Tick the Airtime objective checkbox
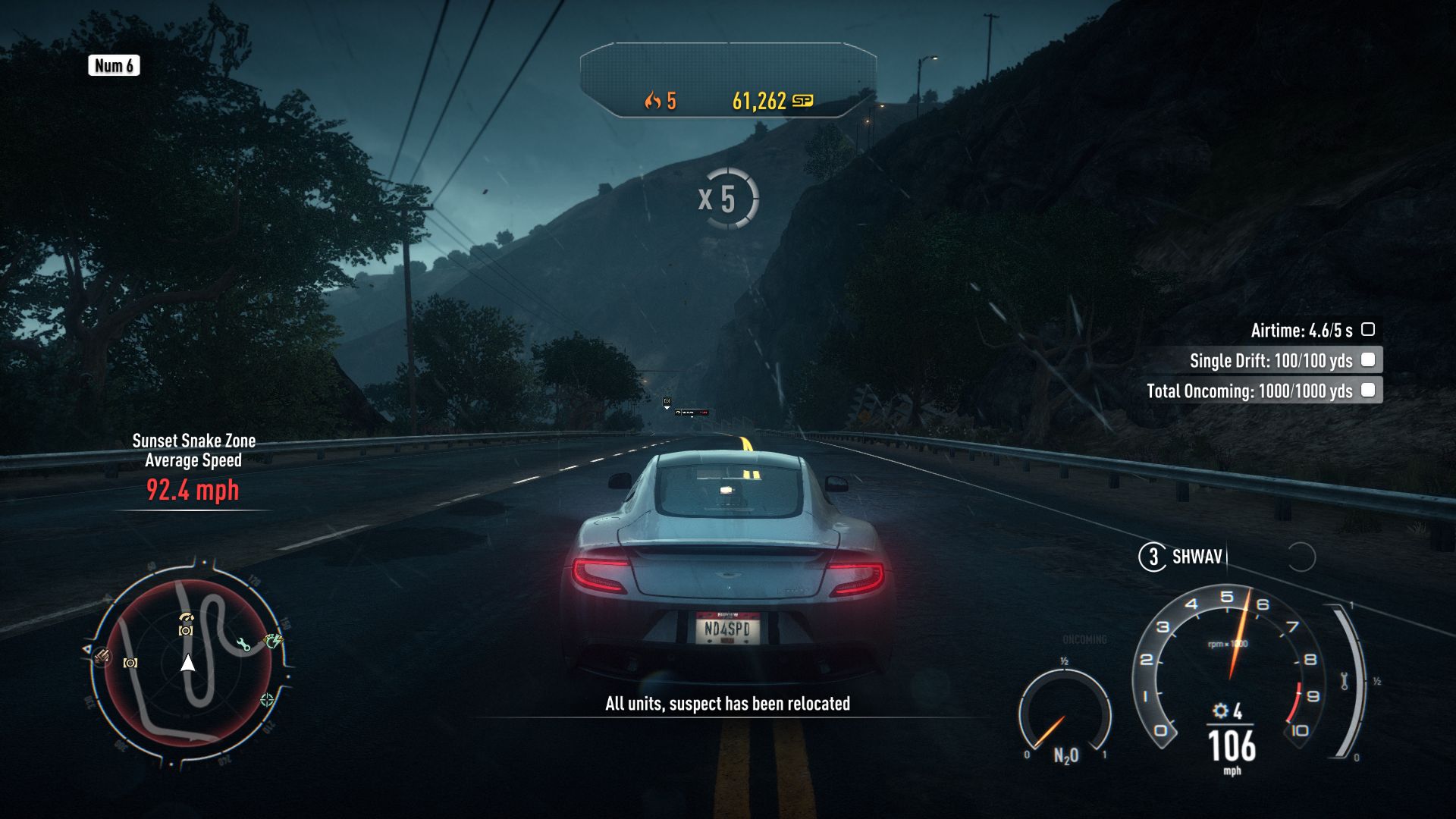This screenshot has width=1456, height=819. (x=1368, y=330)
